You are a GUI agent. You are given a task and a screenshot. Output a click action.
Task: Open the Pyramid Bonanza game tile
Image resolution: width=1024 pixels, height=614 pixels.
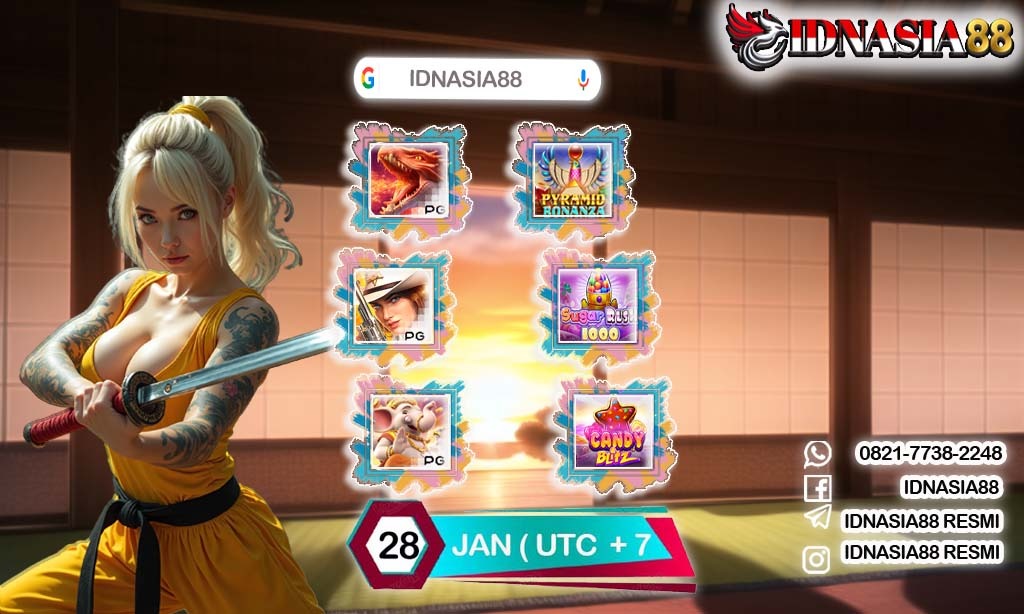pyautogui.click(x=572, y=180)
